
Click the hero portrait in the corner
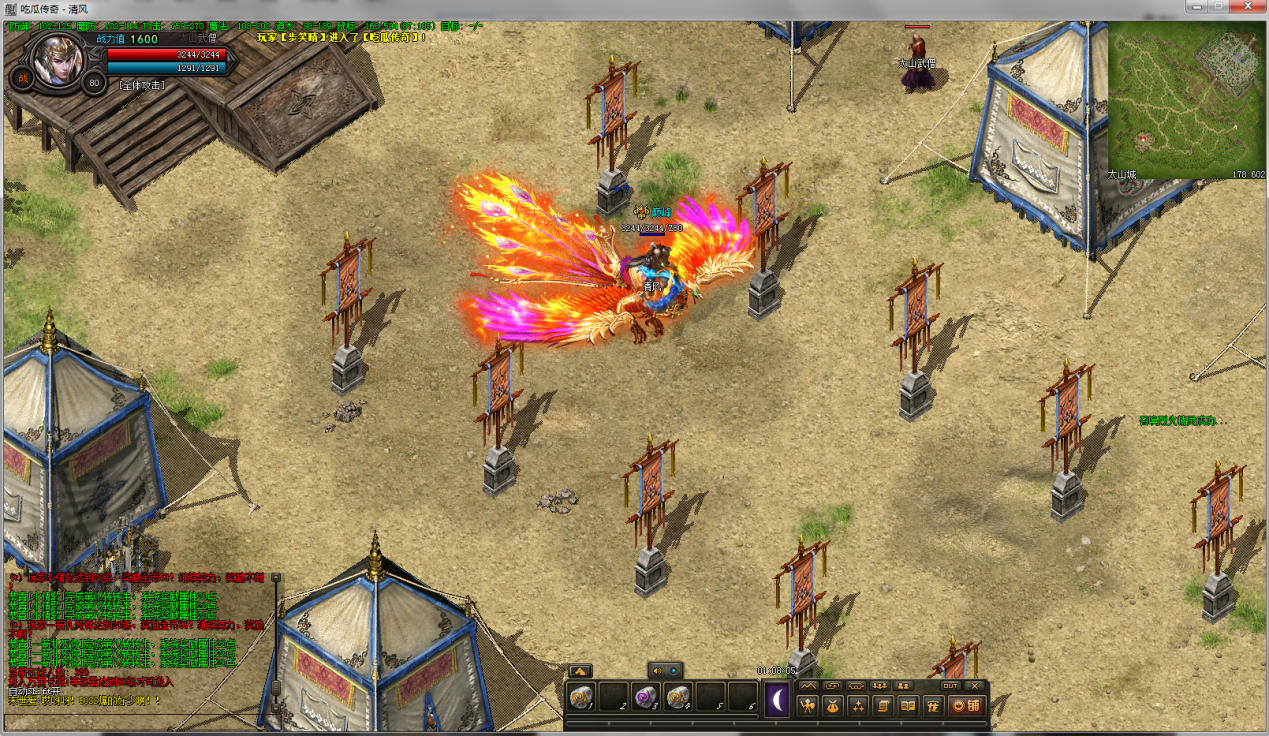(x=58, y=62)
